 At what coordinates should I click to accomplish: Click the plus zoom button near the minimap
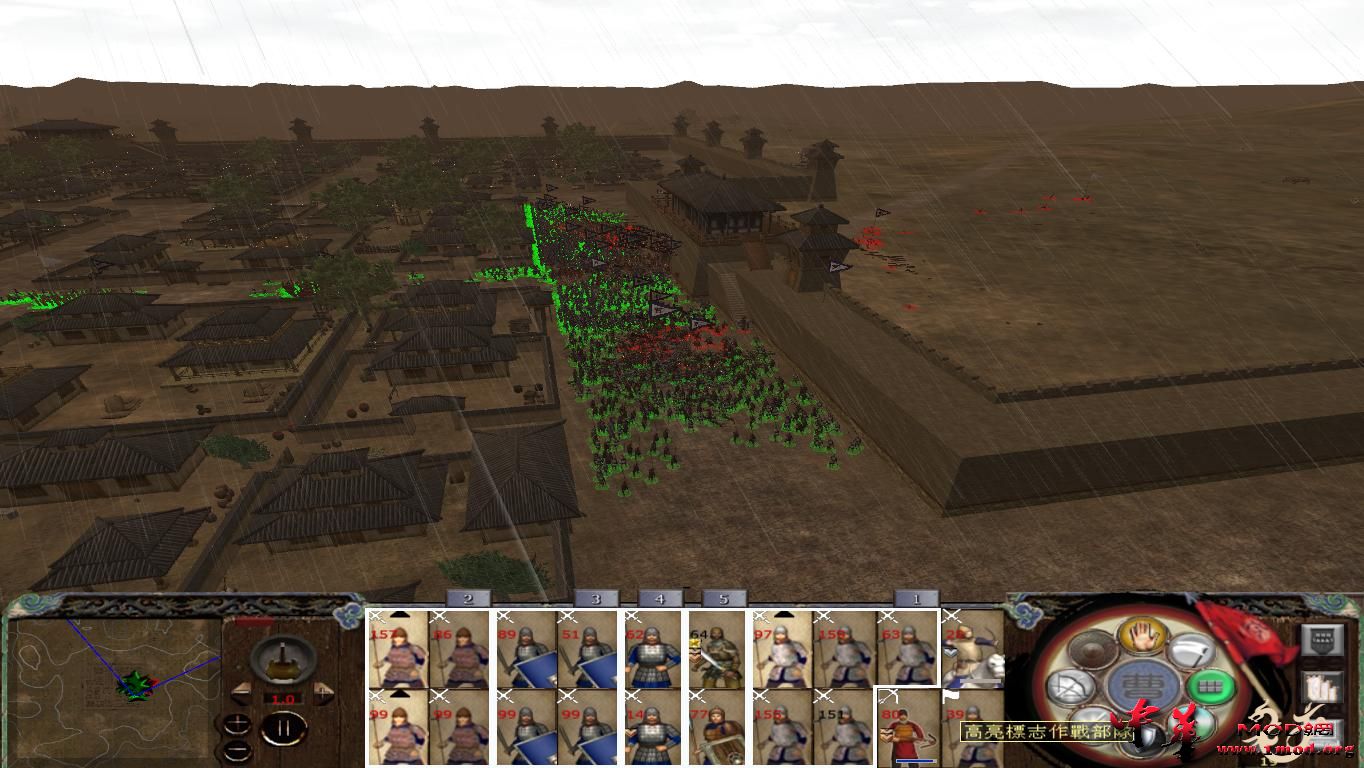click(x=238, y=724)
